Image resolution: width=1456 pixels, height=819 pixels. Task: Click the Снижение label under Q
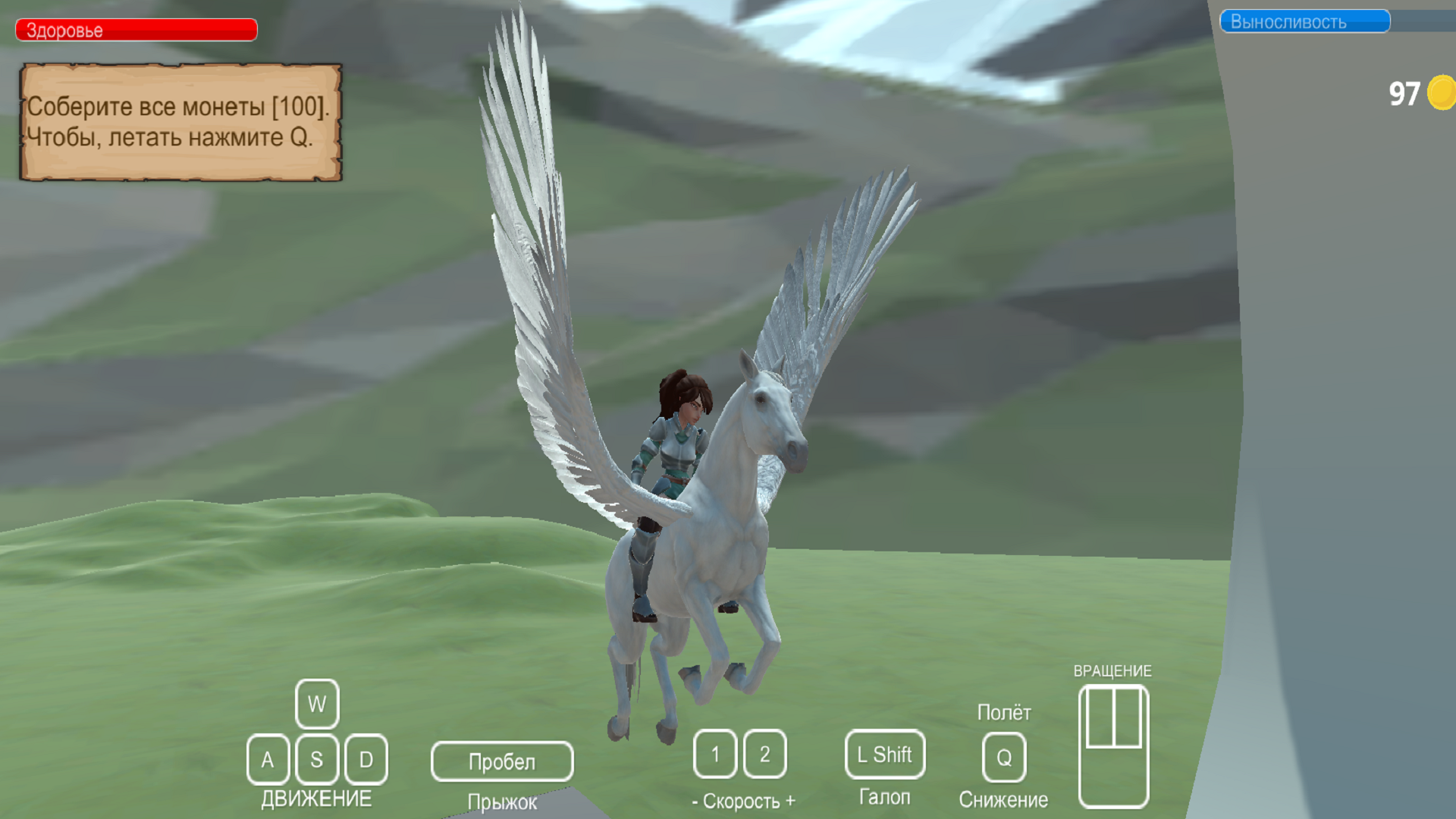(x=1003, y=798)
